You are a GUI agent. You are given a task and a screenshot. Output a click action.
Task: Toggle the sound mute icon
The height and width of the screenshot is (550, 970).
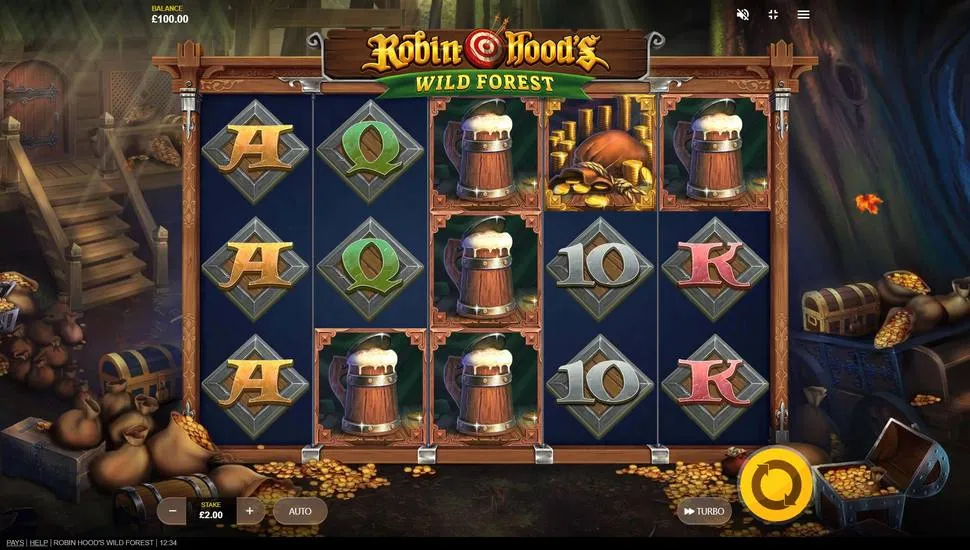(743, 15)
